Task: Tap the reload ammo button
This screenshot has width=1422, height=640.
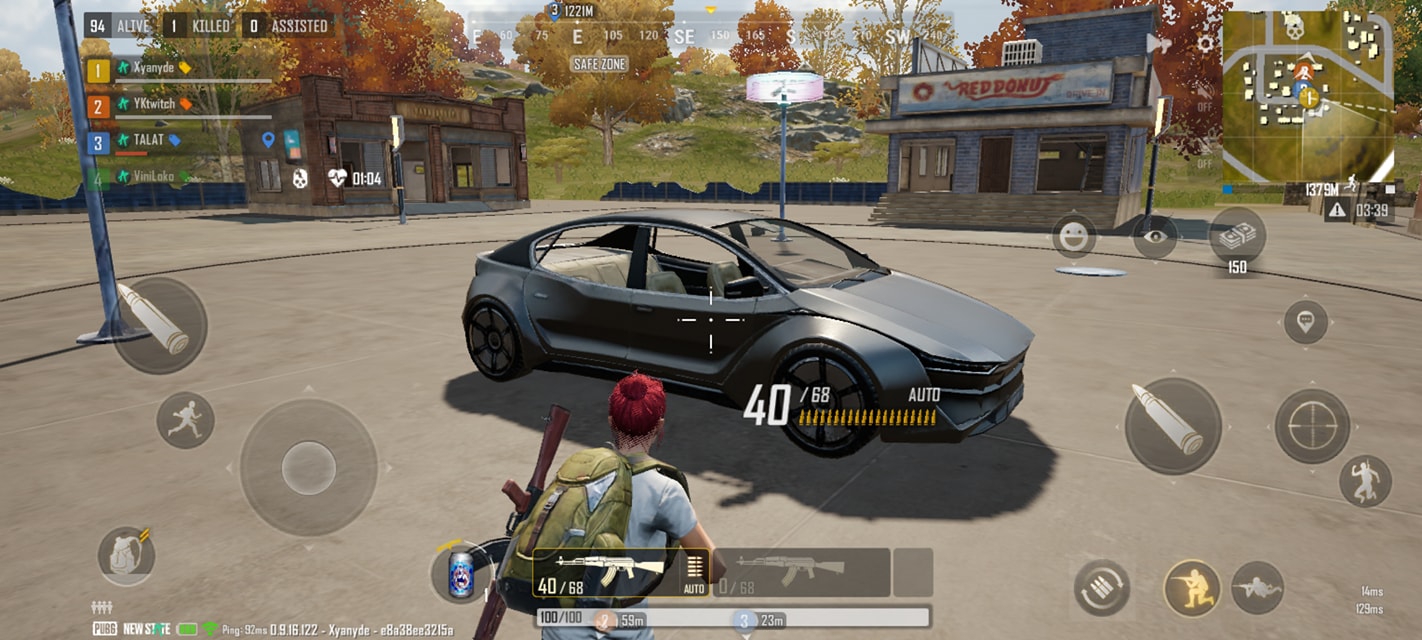Action: 1101,588
